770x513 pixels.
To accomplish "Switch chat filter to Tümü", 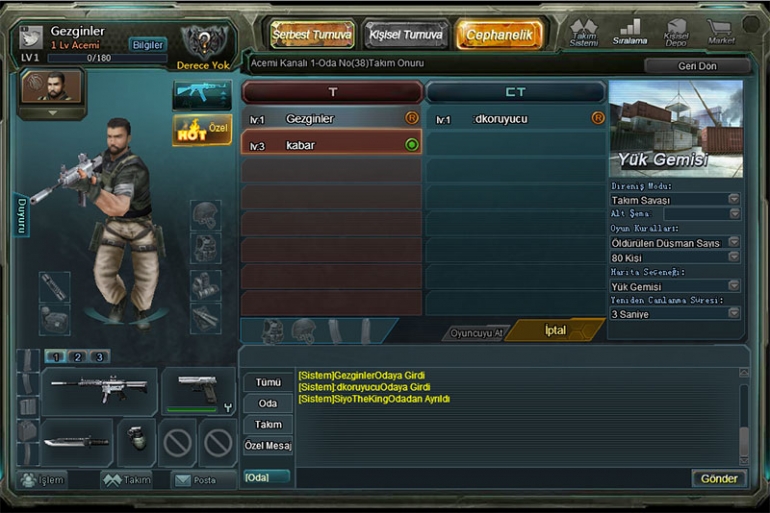I will [268, 382].
